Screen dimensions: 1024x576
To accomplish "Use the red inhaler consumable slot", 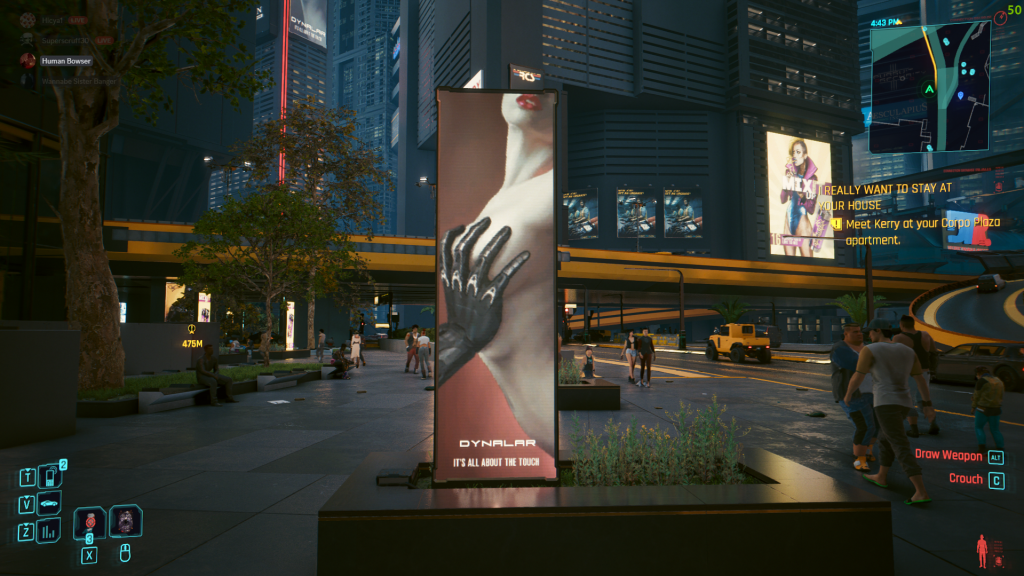I will point(89,522).
